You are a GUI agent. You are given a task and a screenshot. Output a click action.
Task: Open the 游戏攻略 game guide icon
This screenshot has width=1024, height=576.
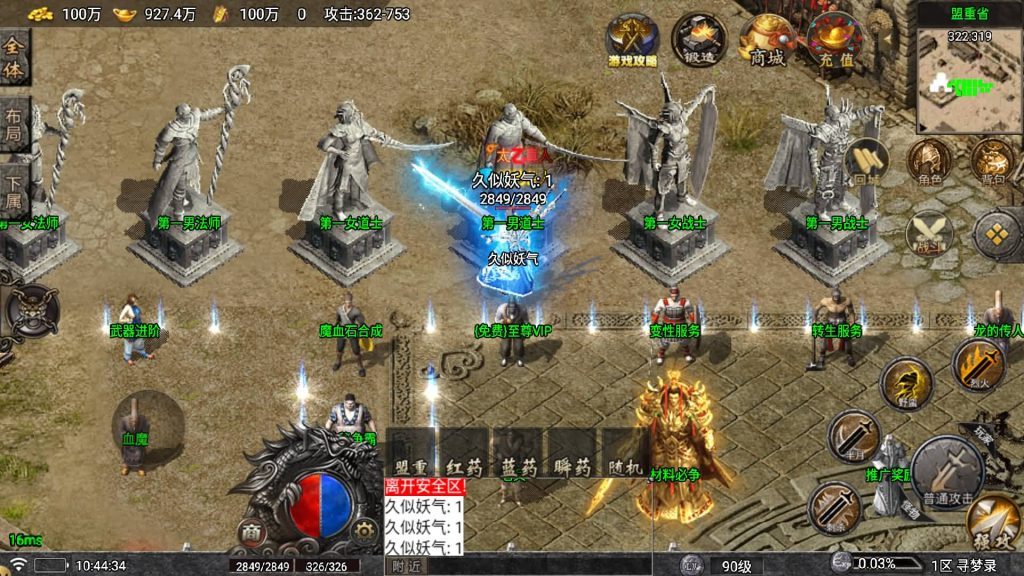[x=633, y=40]
